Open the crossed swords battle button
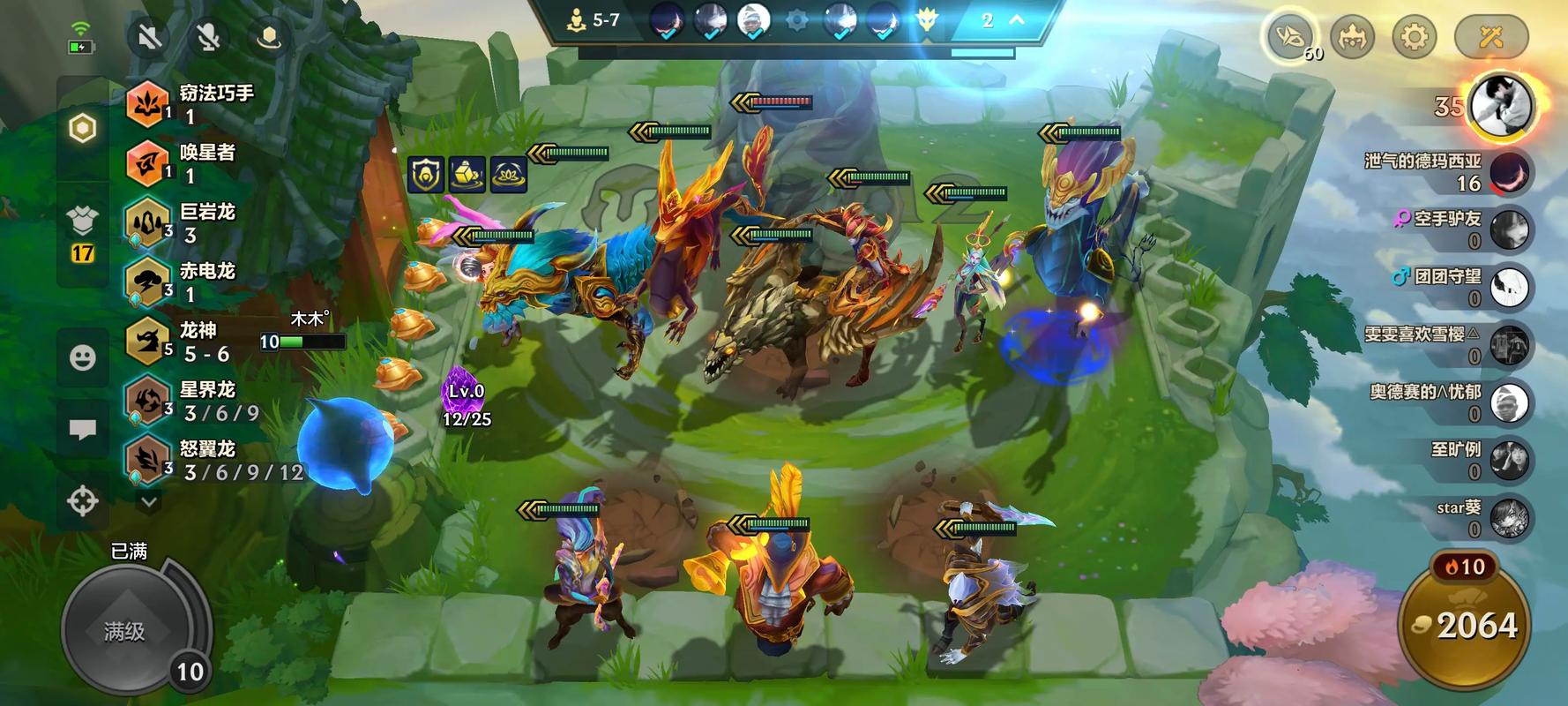 click(x=1490, y=37)
